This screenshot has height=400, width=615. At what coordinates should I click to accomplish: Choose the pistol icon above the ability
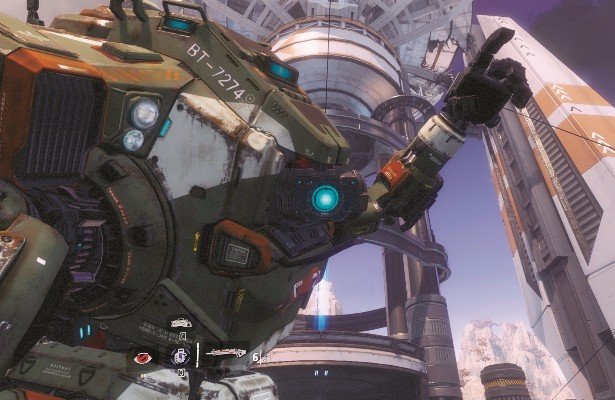coord(181,324)
